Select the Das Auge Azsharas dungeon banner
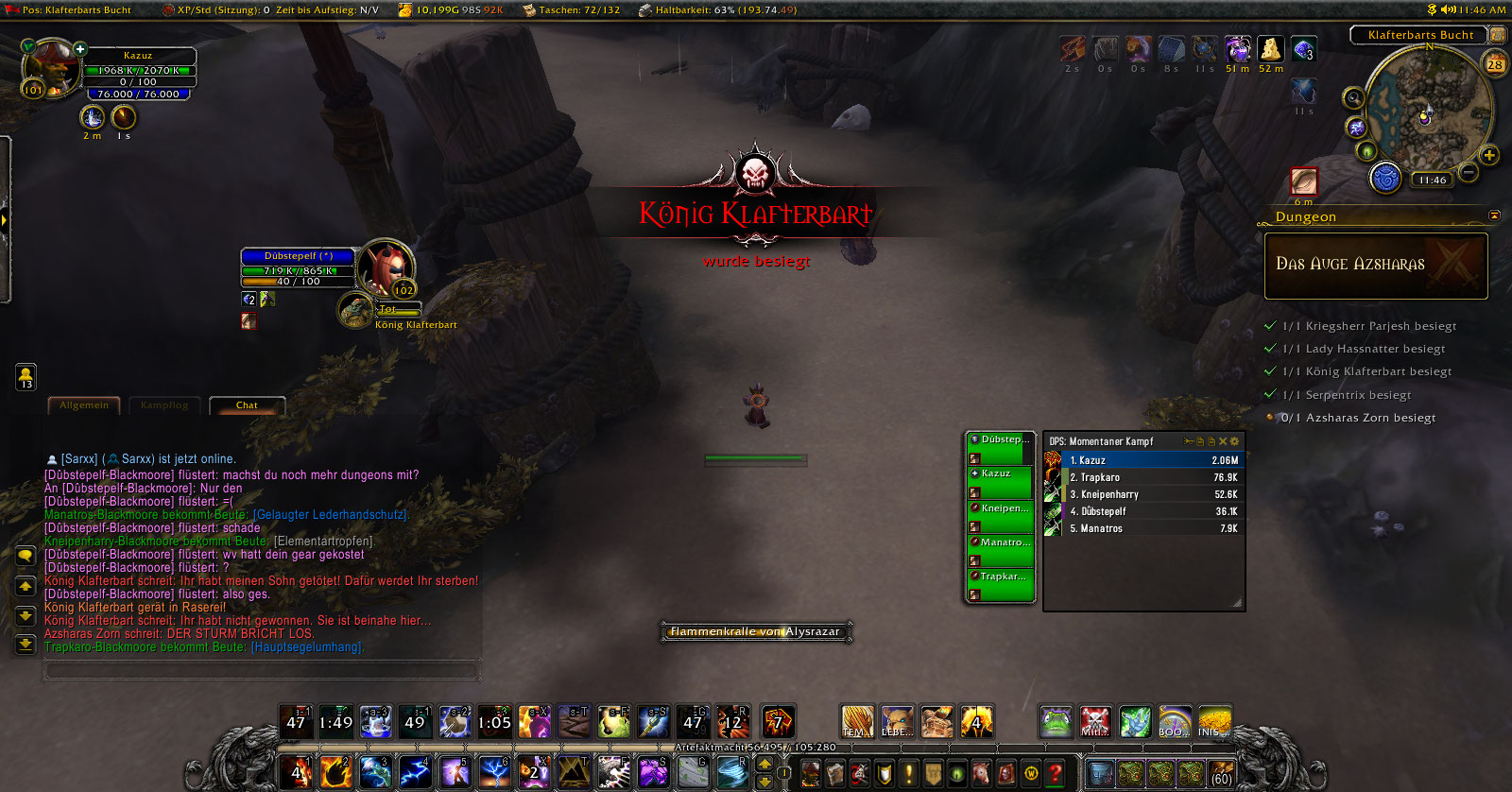Image resolution: width=1512 pixels, height=792 pixels. 1376,266
